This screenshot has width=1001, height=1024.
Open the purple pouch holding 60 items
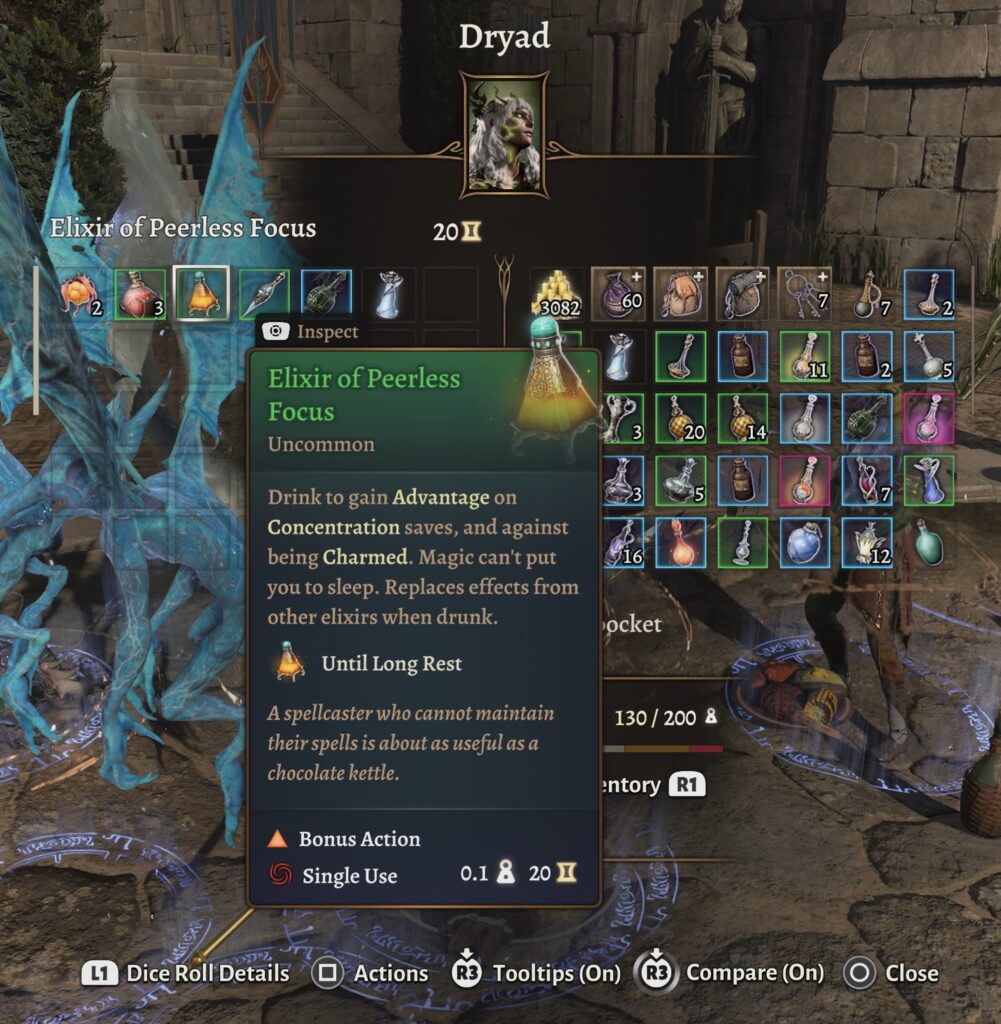point(619,292)
